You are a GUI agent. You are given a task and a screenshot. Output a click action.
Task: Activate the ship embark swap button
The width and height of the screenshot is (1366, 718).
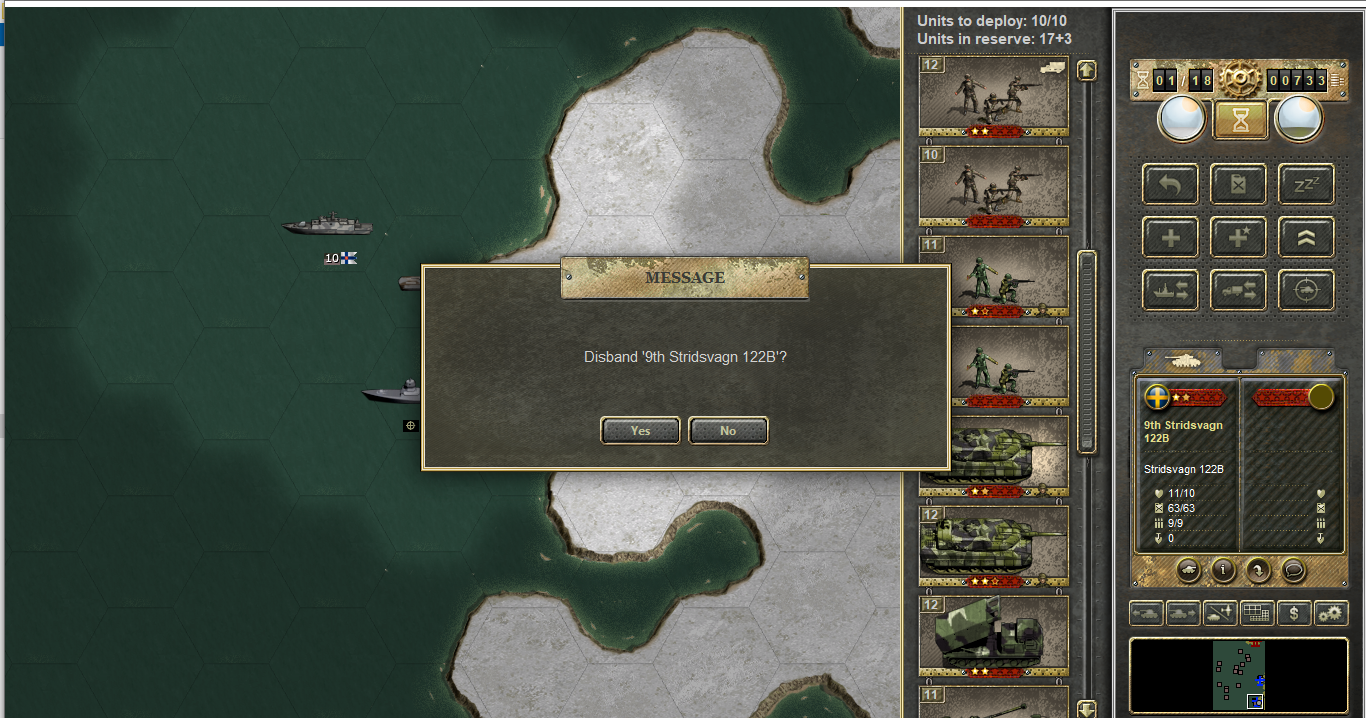click(1171, 290)
